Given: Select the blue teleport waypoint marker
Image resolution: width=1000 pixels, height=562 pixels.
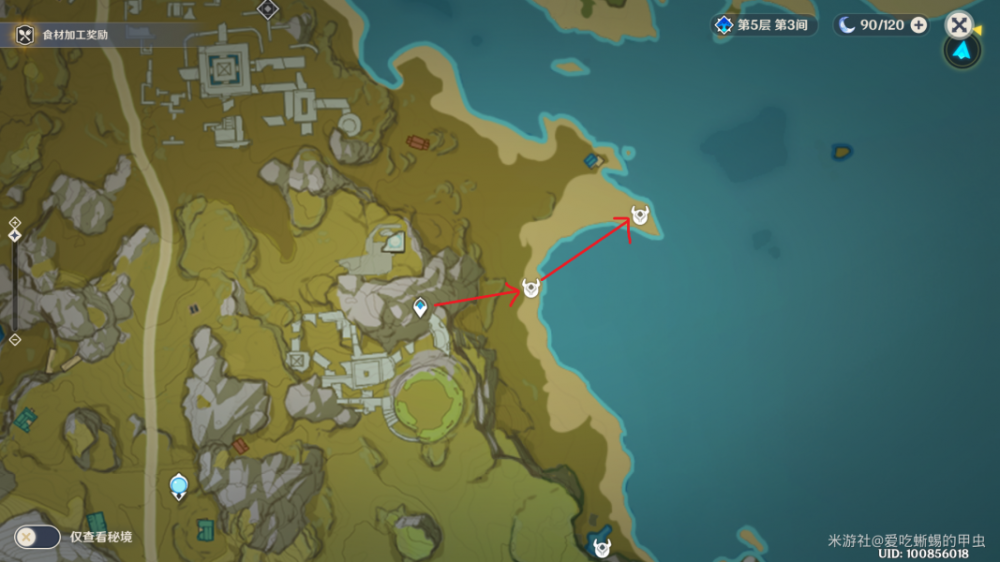Looking at the screenshot, I should point(179,487).
